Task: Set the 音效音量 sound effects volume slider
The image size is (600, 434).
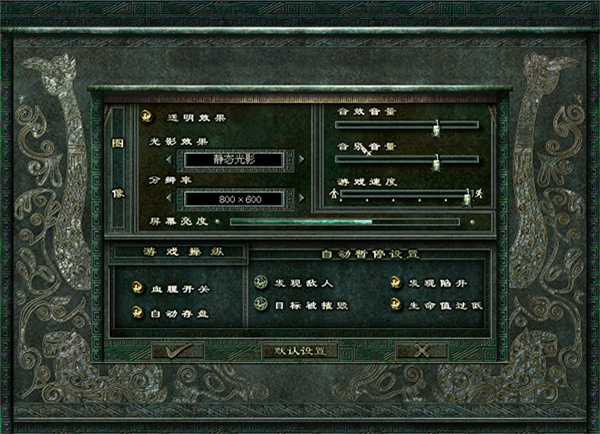Action: [x=436, y=126]
